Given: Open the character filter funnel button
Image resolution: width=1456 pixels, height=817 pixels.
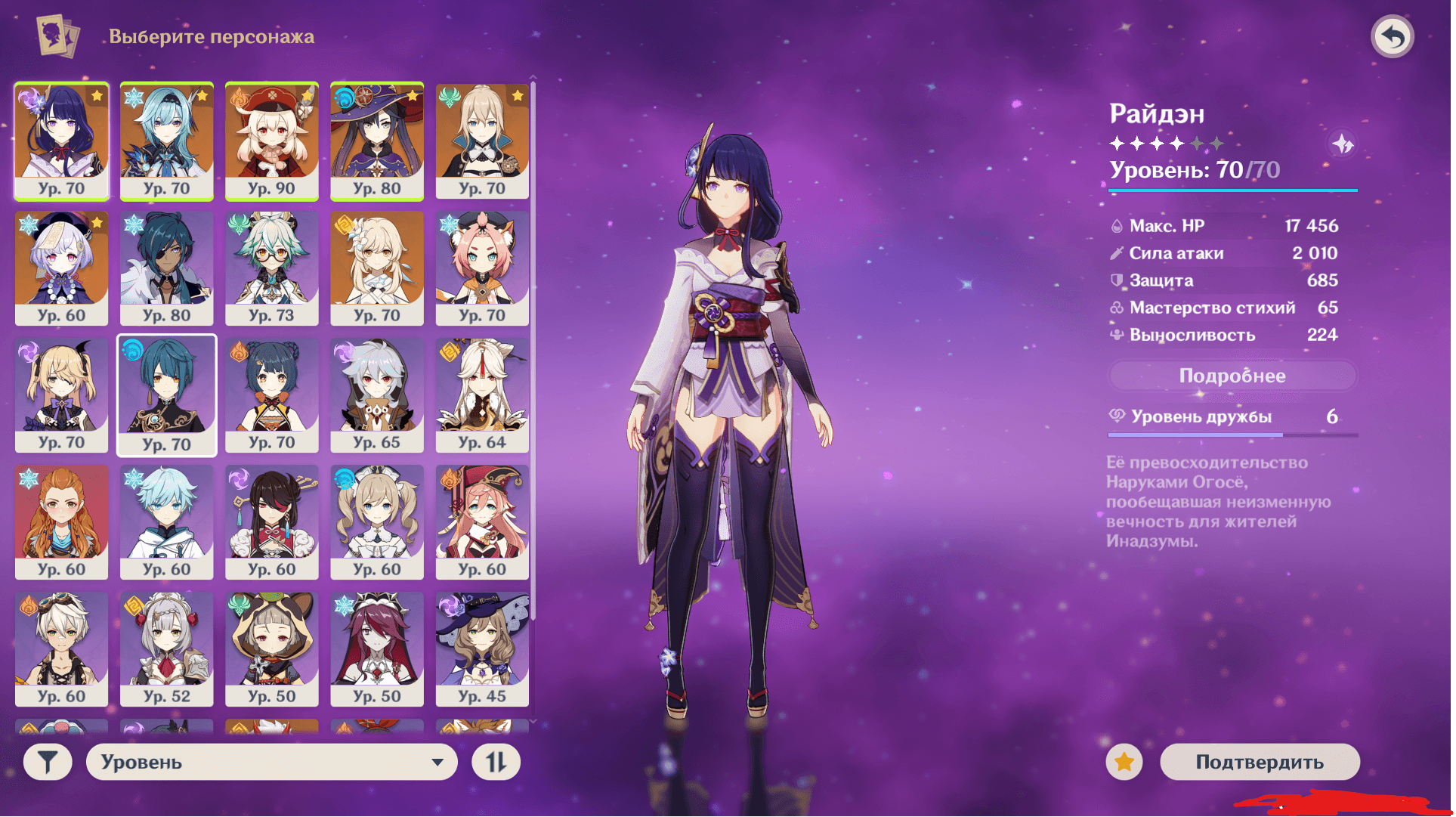Looking at the screenshot, I should coord(48,762).
